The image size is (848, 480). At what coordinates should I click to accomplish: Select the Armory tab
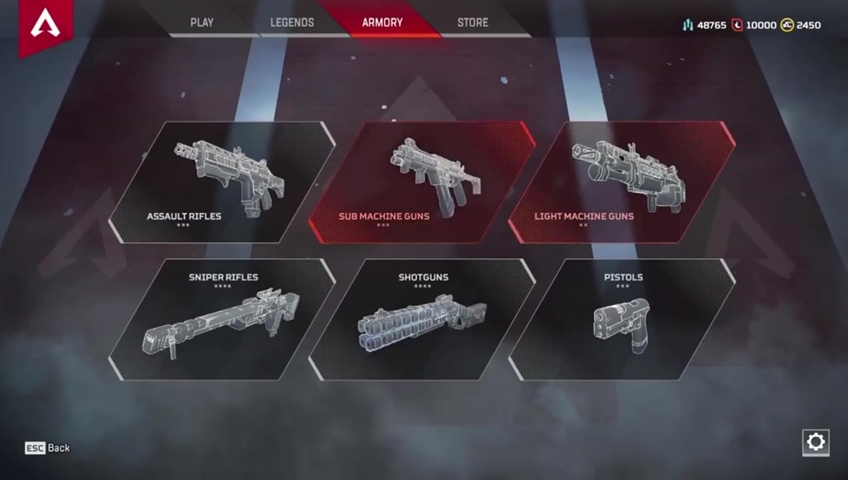click(383, 22)
